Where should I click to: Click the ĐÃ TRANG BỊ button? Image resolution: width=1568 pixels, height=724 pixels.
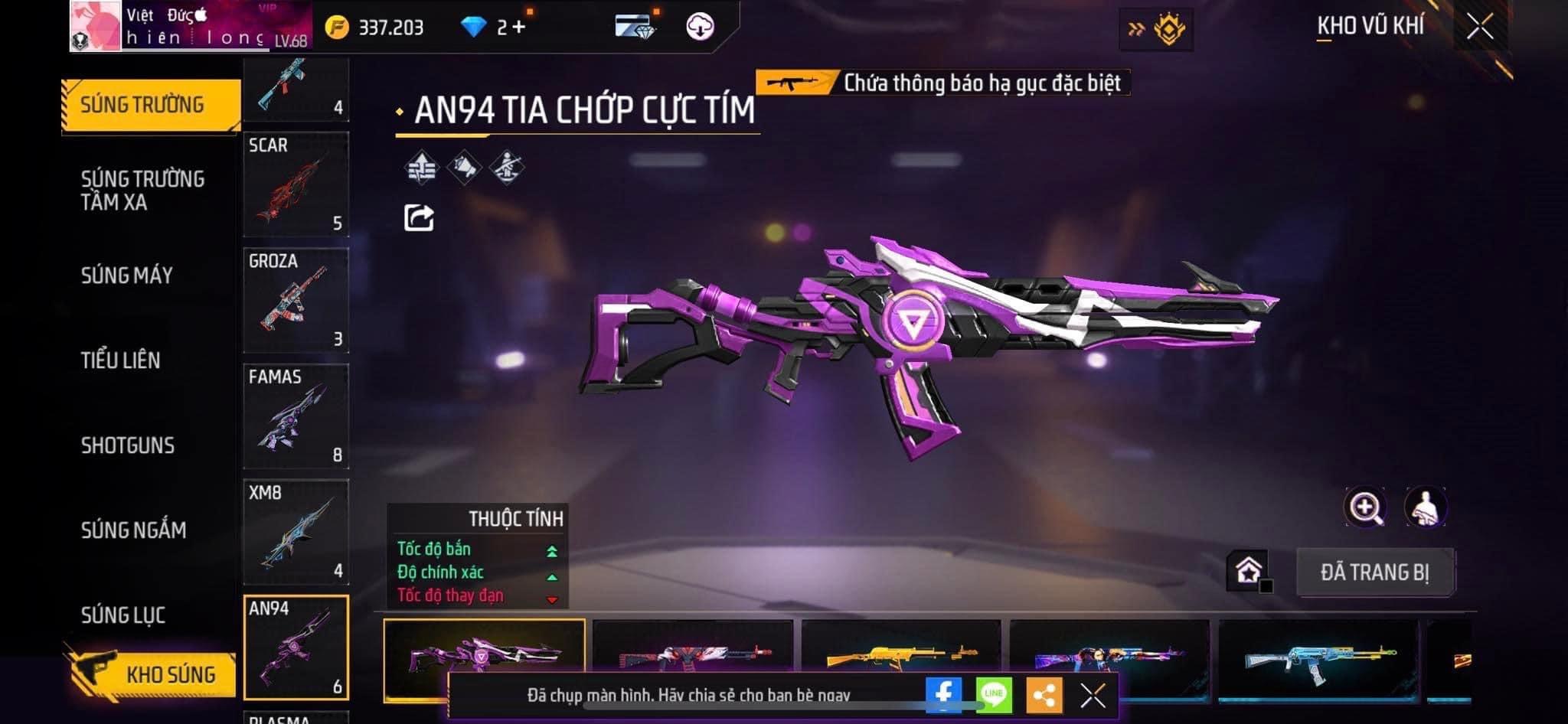(1374, 572)
